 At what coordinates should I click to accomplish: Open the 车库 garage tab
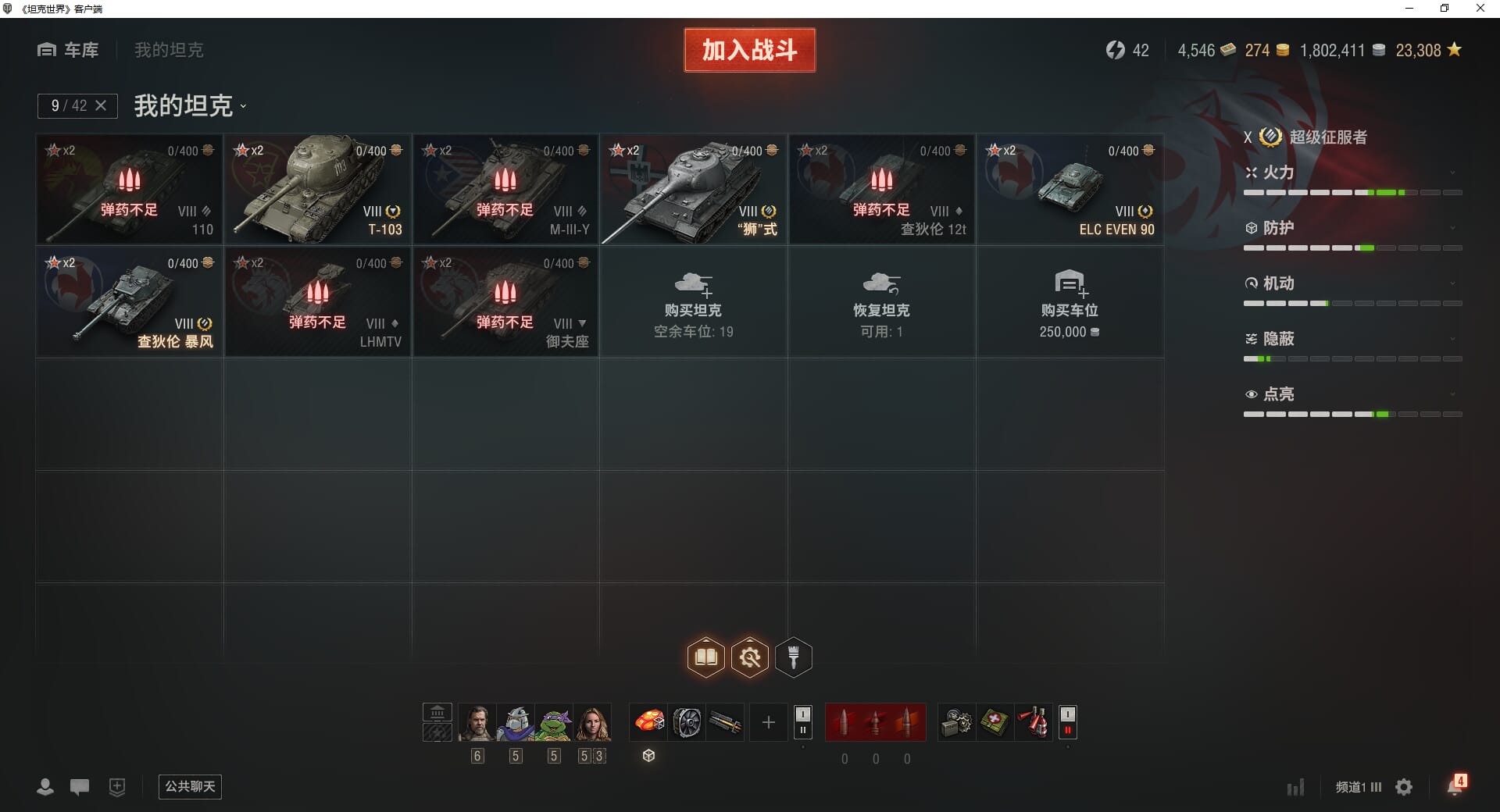[x=69, y=50]
